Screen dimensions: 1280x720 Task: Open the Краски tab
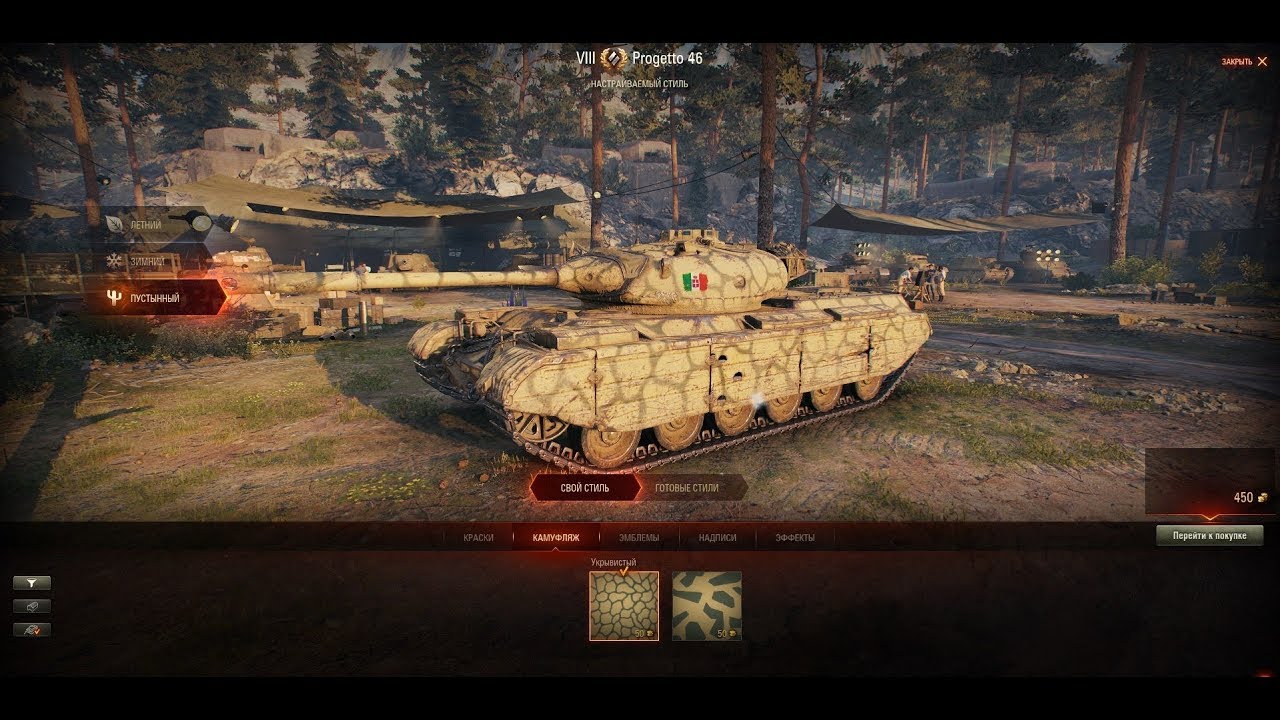click(478, 538)
